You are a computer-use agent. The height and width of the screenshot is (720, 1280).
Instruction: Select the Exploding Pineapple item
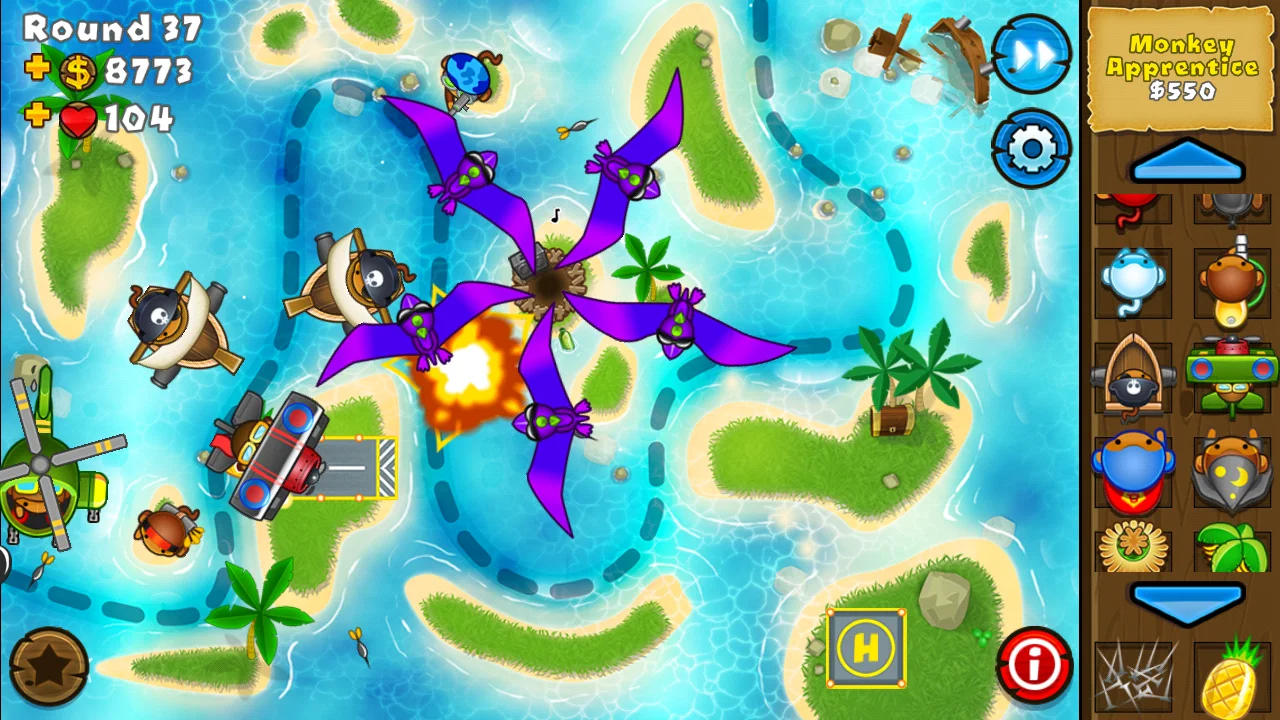(x=1232, y=678)
